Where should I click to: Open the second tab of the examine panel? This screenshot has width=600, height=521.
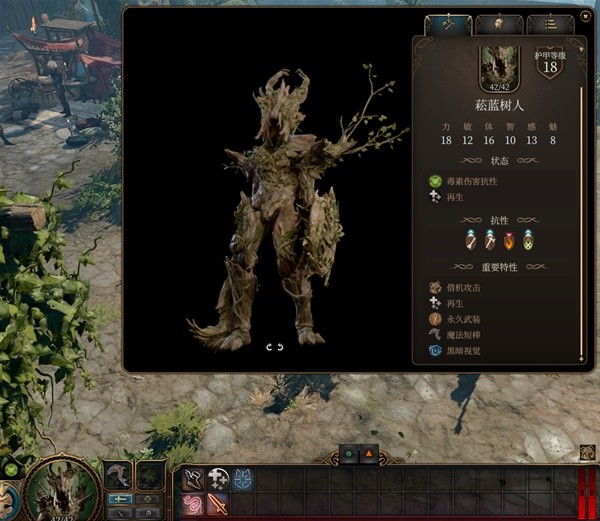pyautogui.click(x=496, y=24)
